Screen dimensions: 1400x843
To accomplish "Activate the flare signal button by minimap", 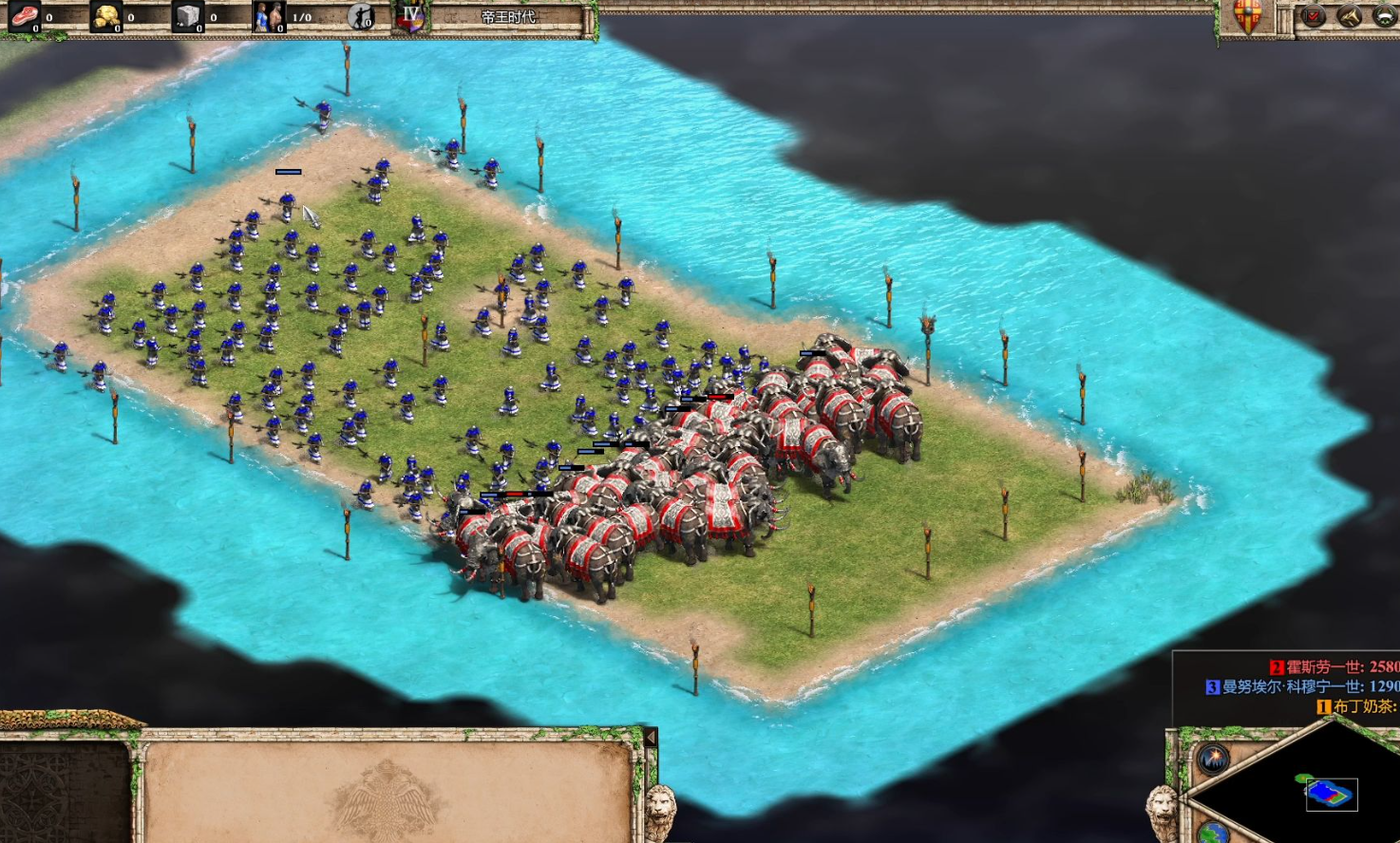I will pyautogui.click(x=1213, y=759).
